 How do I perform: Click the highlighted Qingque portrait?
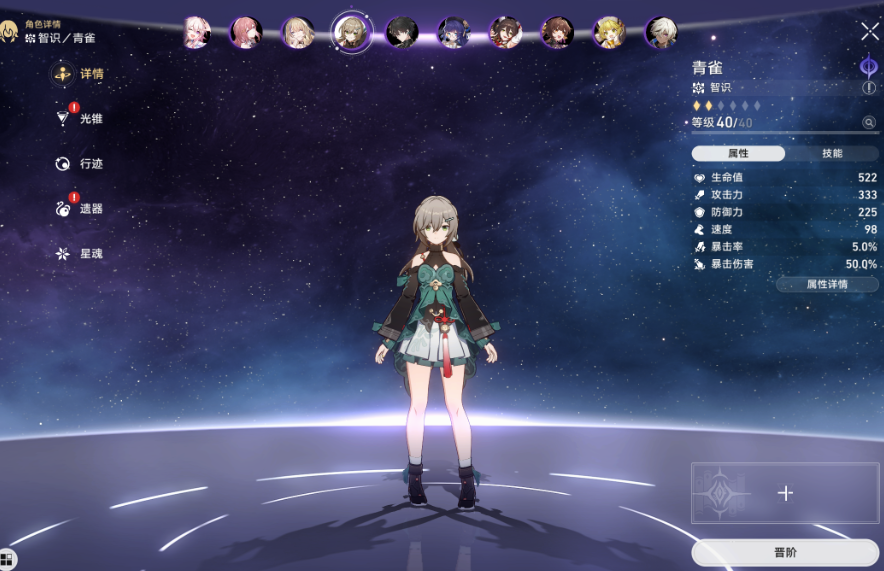tap(351, 32)
